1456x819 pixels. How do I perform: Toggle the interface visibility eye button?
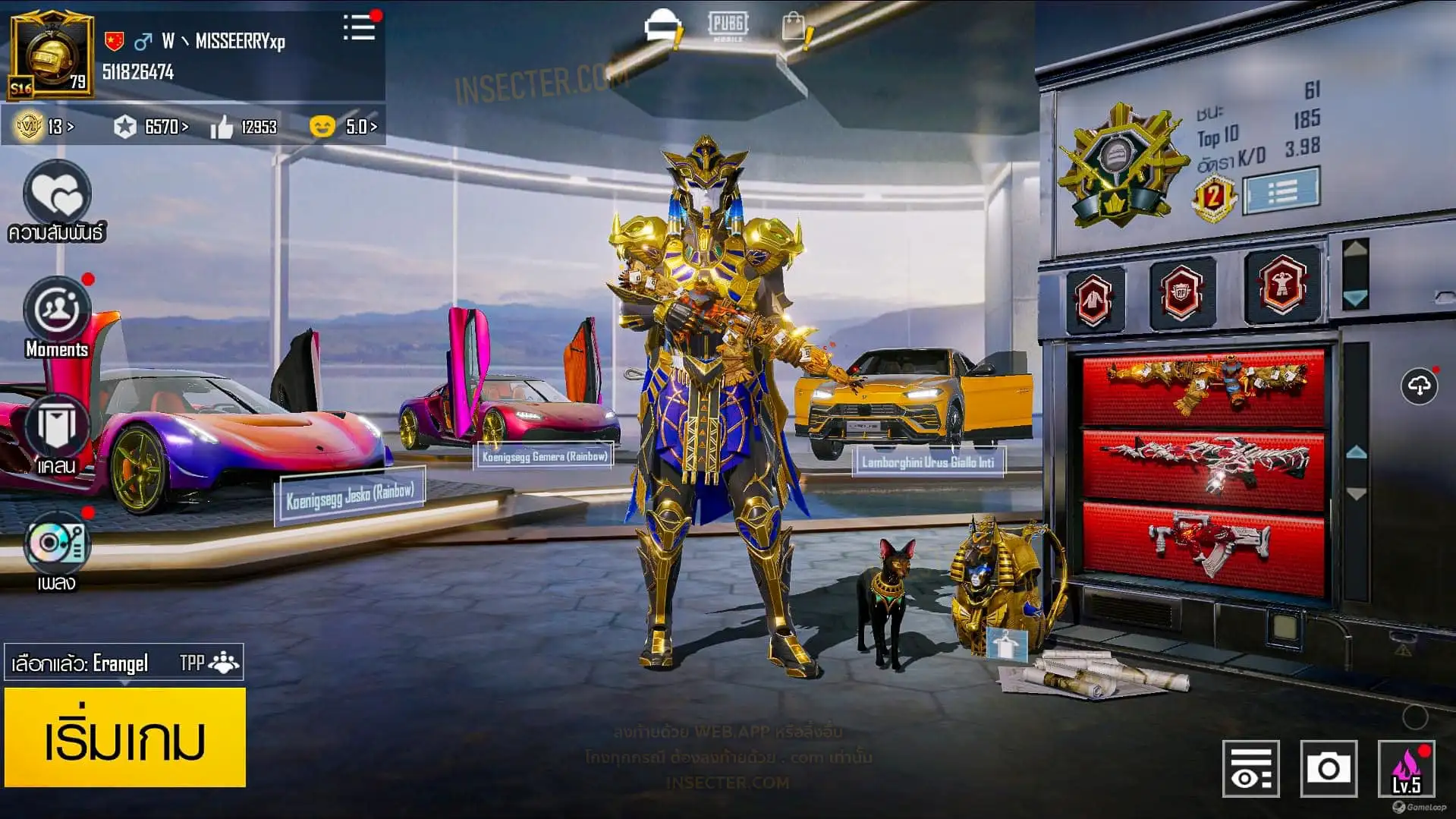pos(1250,769)
